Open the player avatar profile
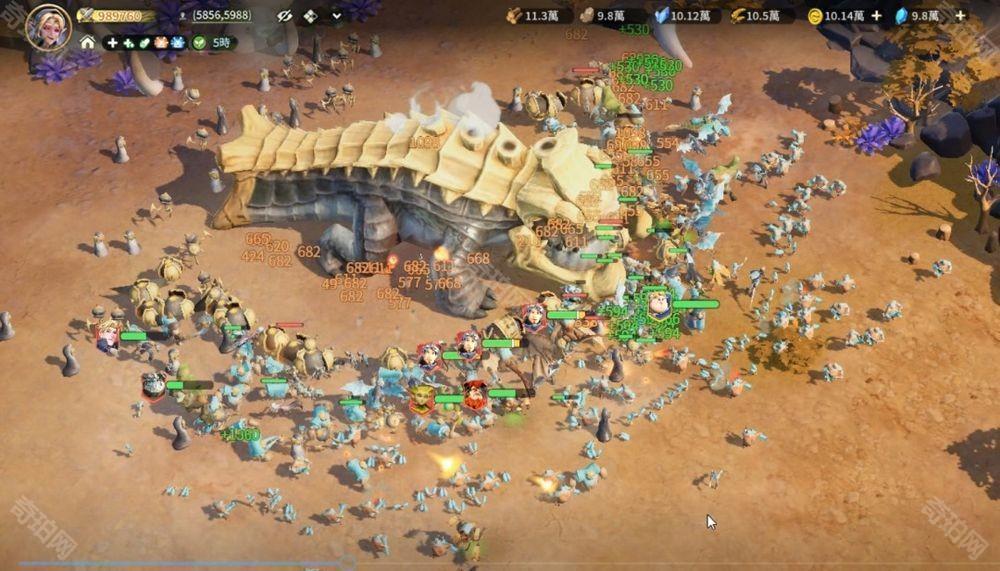 click(x=47, y=26)
